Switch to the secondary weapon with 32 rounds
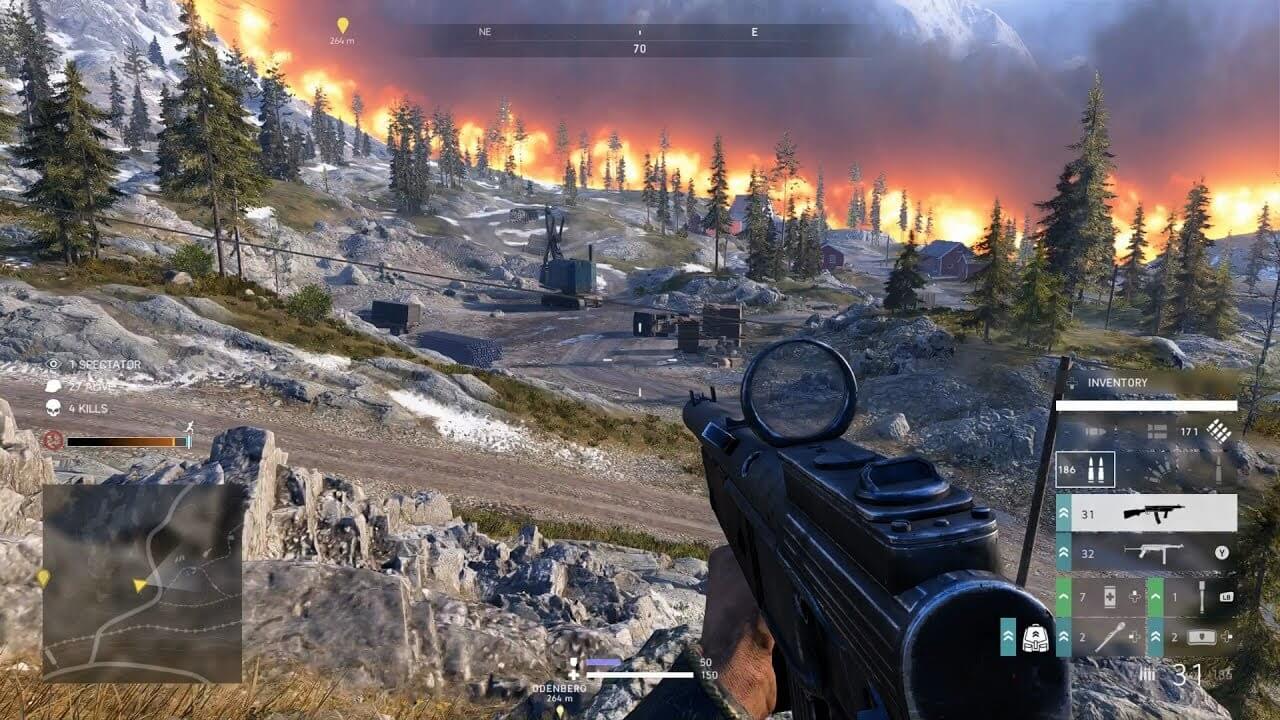This screenshot has height=720, width=1280. pyautogui.click(x=1147, y=552)
